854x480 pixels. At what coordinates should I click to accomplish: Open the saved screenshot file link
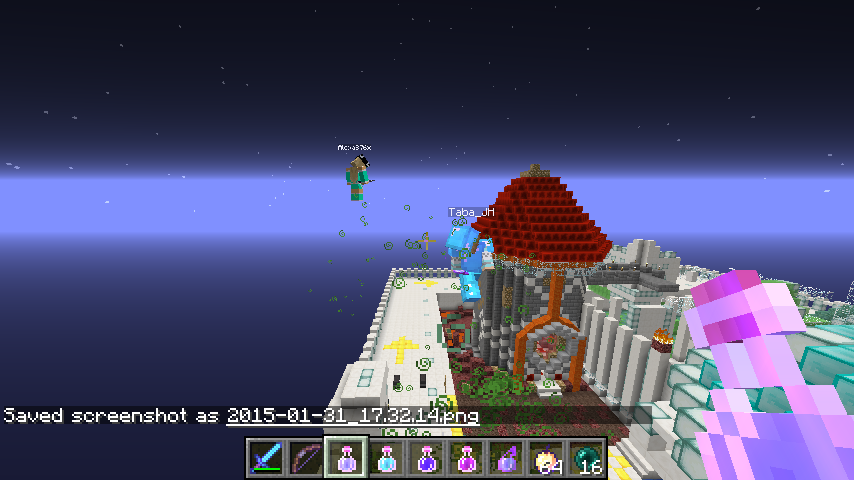(352, 415)
